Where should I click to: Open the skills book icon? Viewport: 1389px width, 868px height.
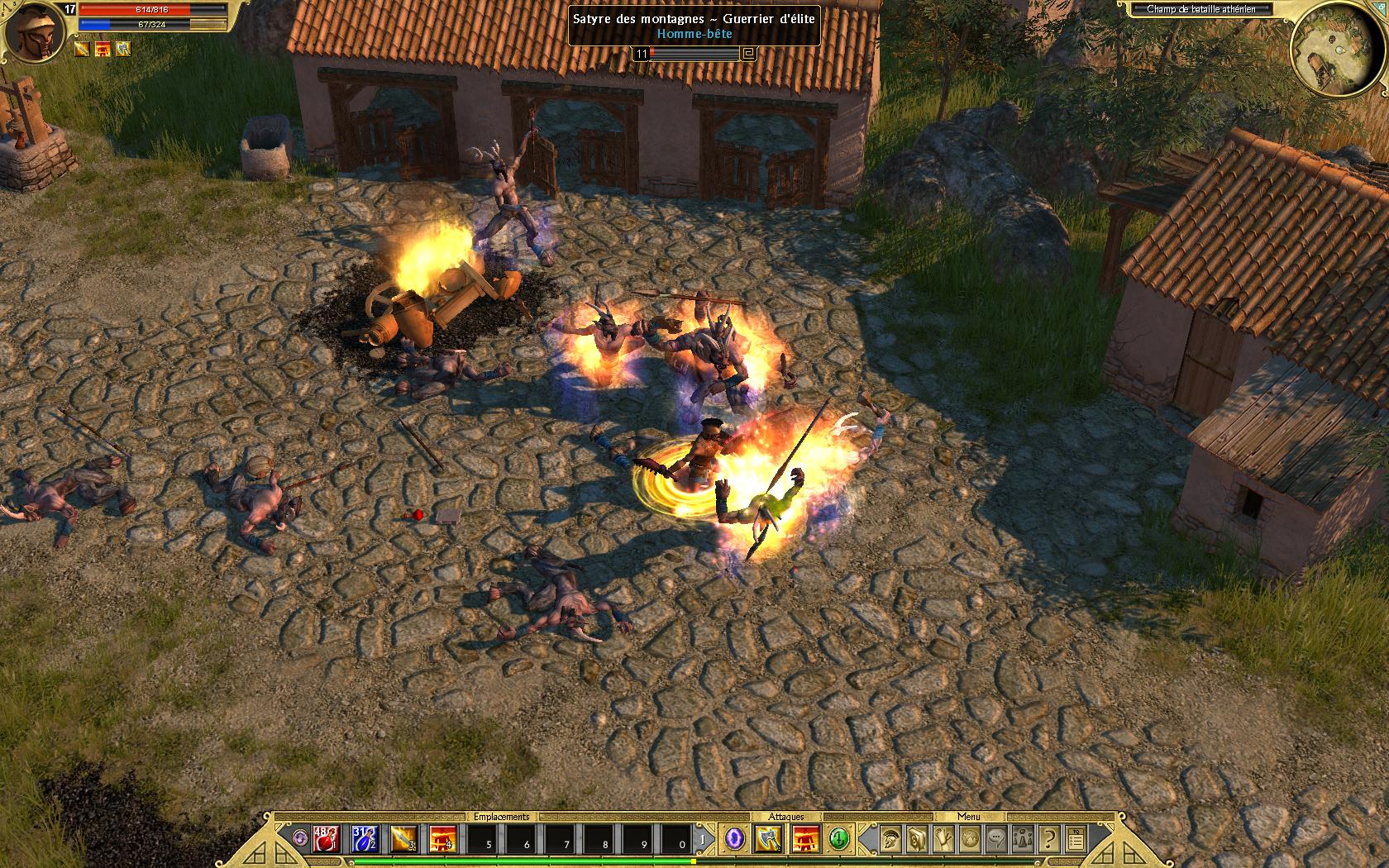[x=917, y=840]
